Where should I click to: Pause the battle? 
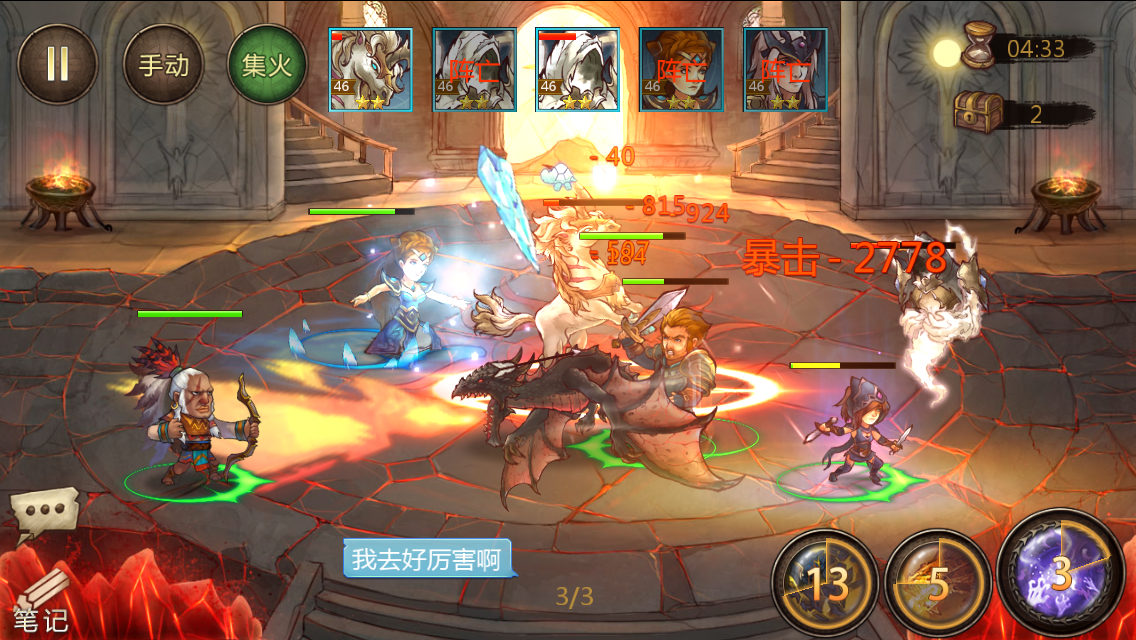point(57,64)
